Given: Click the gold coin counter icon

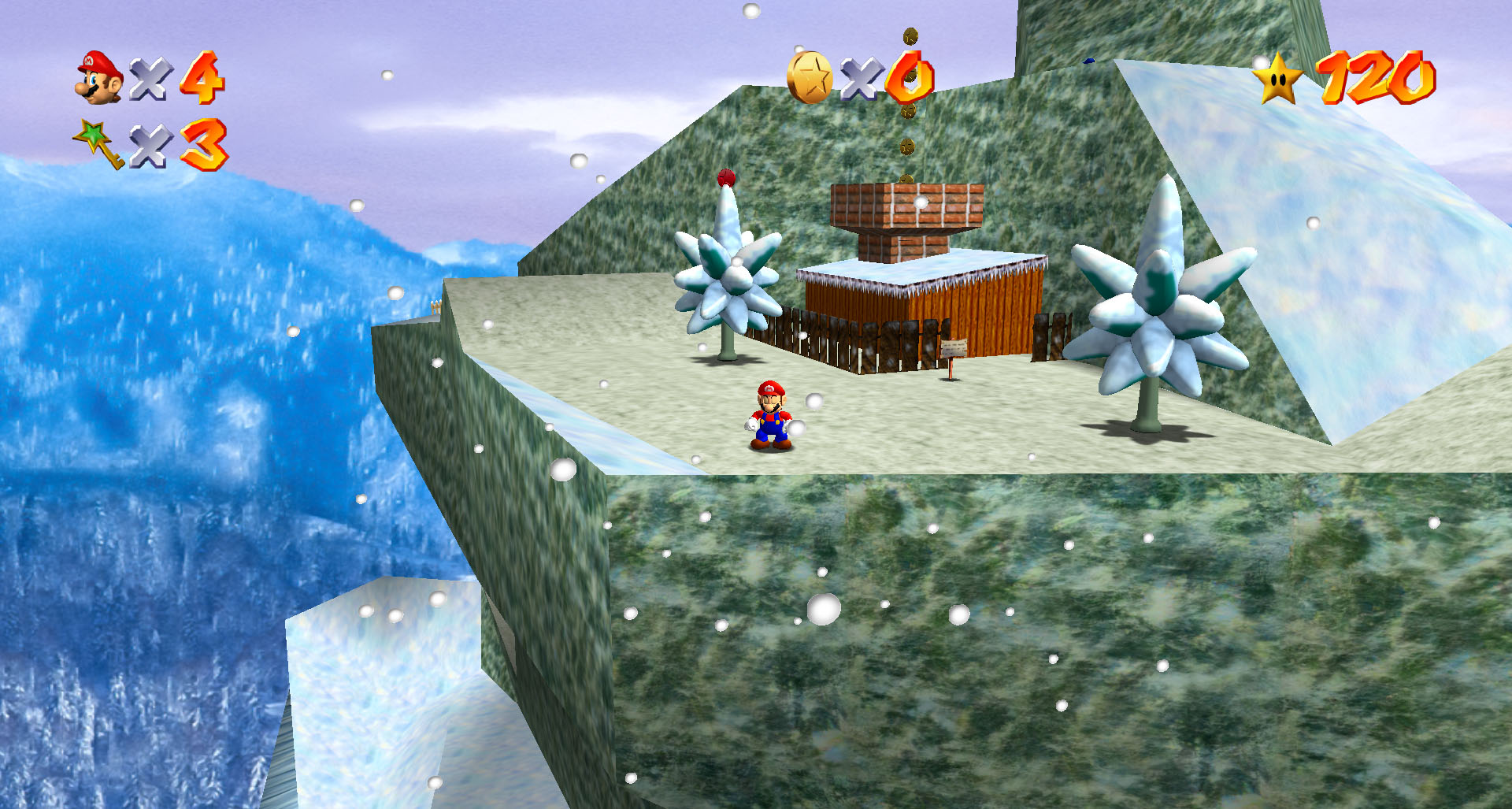Looking at the screenshot, I should coord(810,77).
